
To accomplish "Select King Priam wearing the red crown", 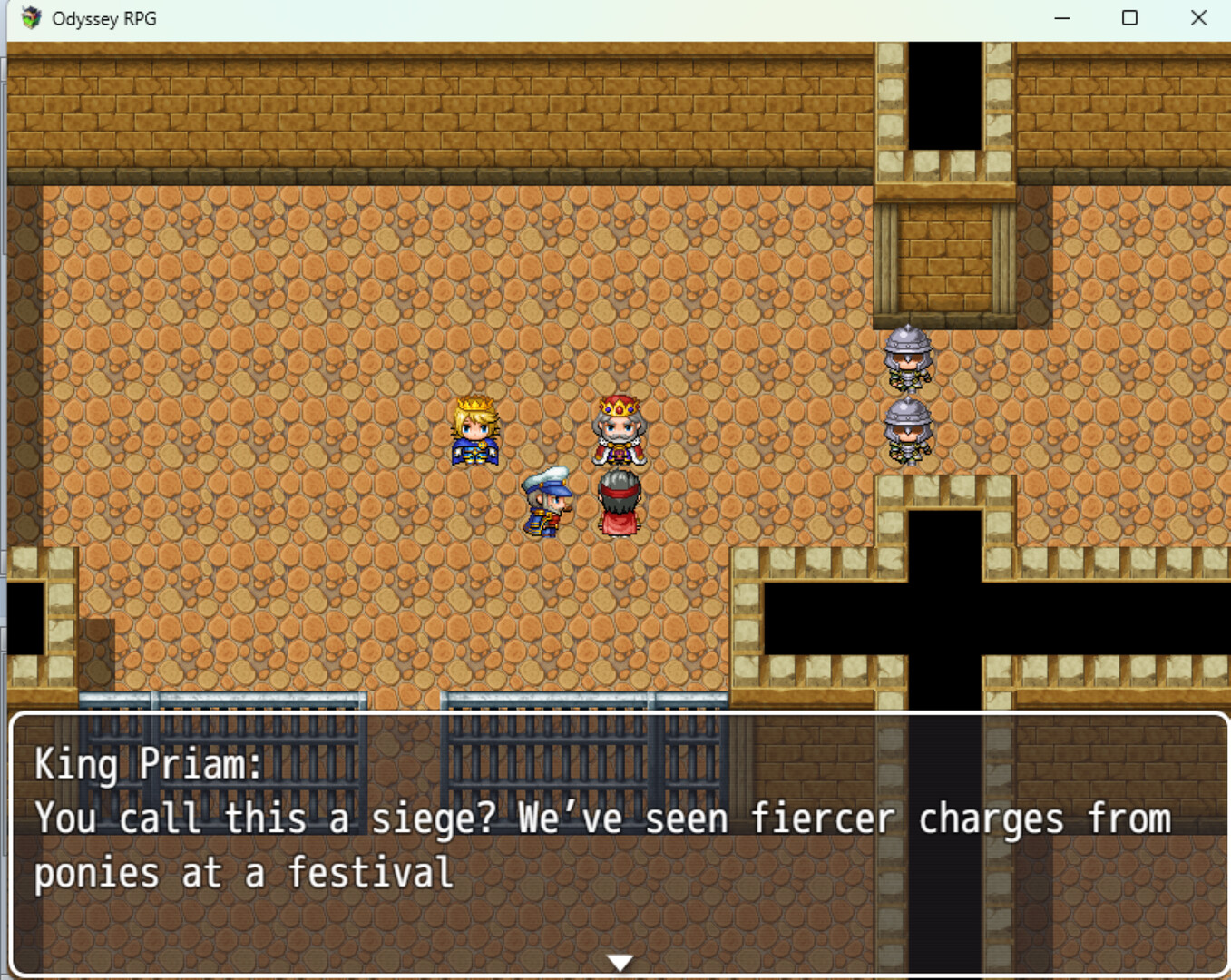I will coord(620,431).
